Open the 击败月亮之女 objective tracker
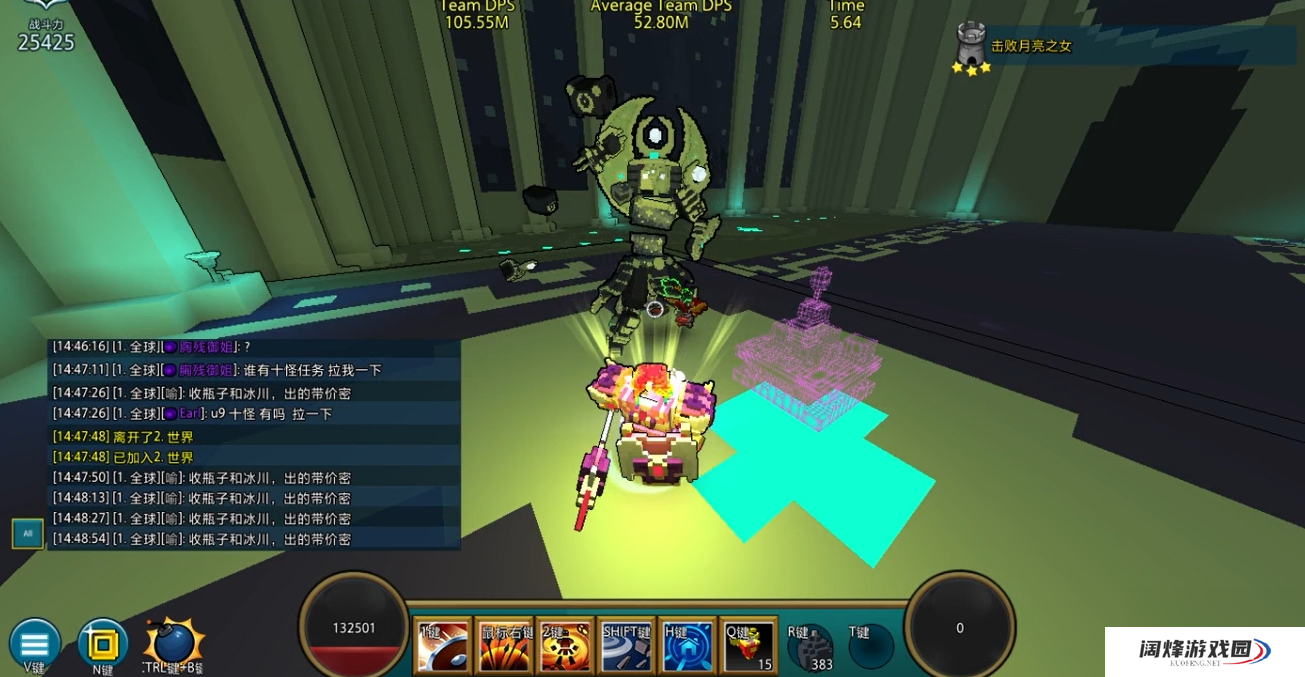The width and height of the screenshot is (1305, 677). pyautogui.click(x=1030, y=46)
